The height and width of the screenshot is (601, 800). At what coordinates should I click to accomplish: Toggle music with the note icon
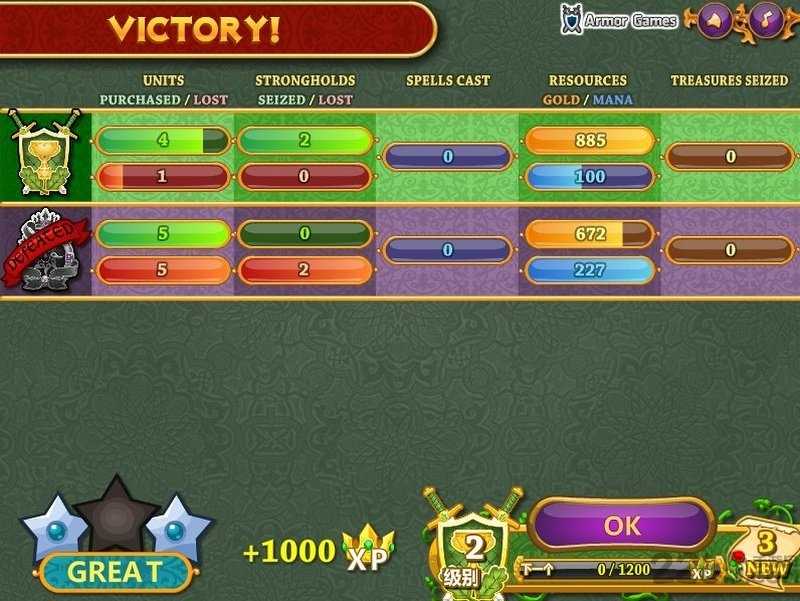point(766,20)
